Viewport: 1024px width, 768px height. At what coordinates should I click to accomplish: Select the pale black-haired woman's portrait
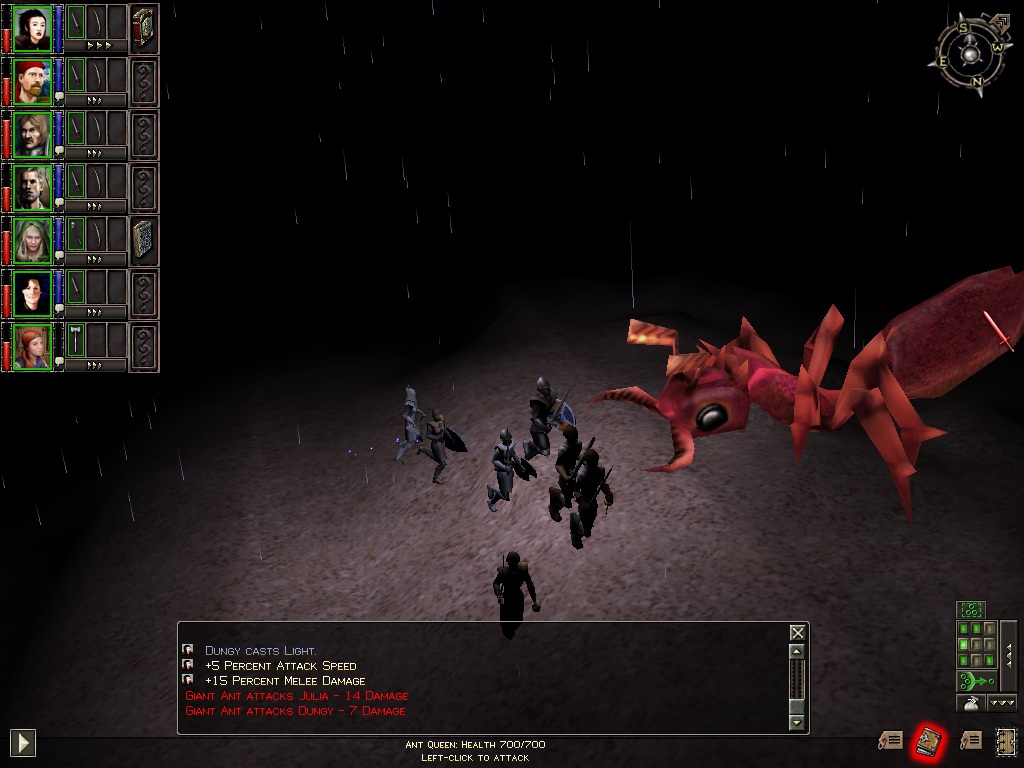(33, 28)
